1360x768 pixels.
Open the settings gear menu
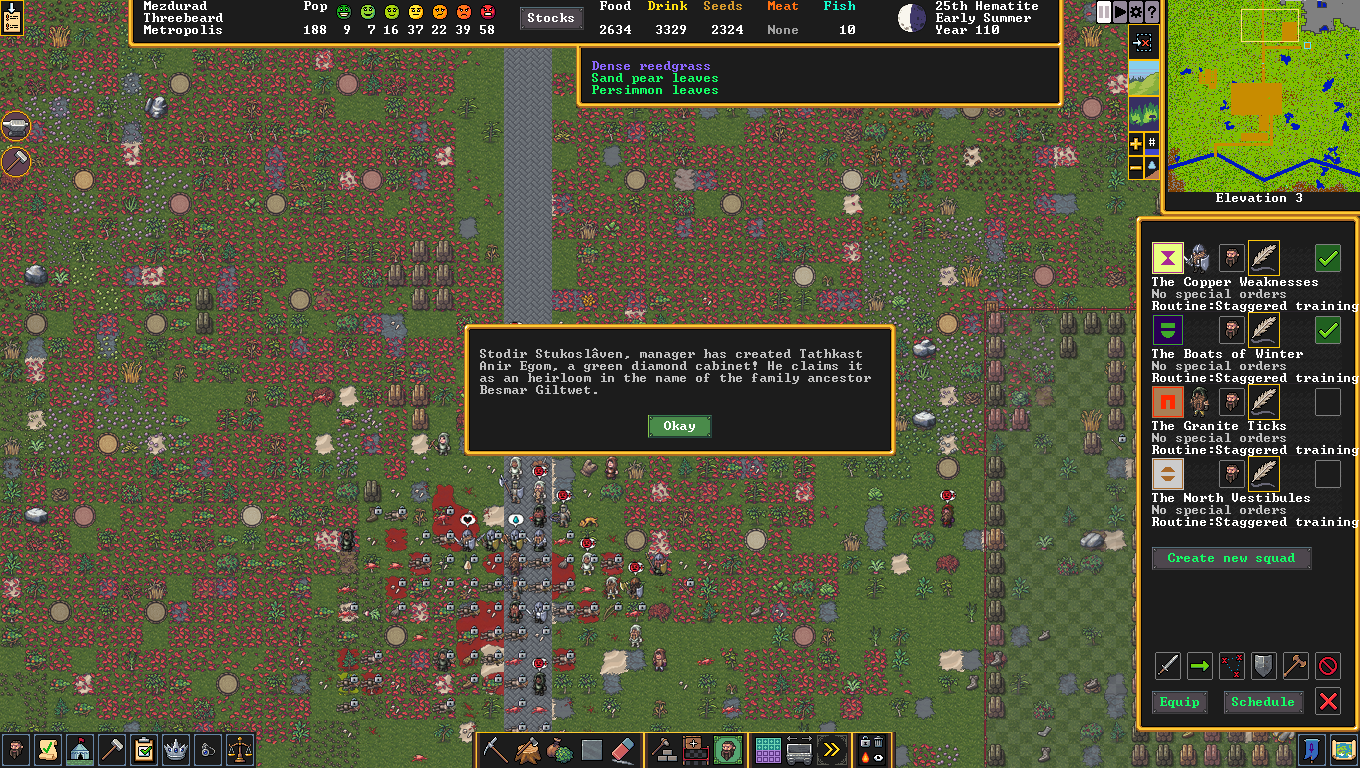1136,12
